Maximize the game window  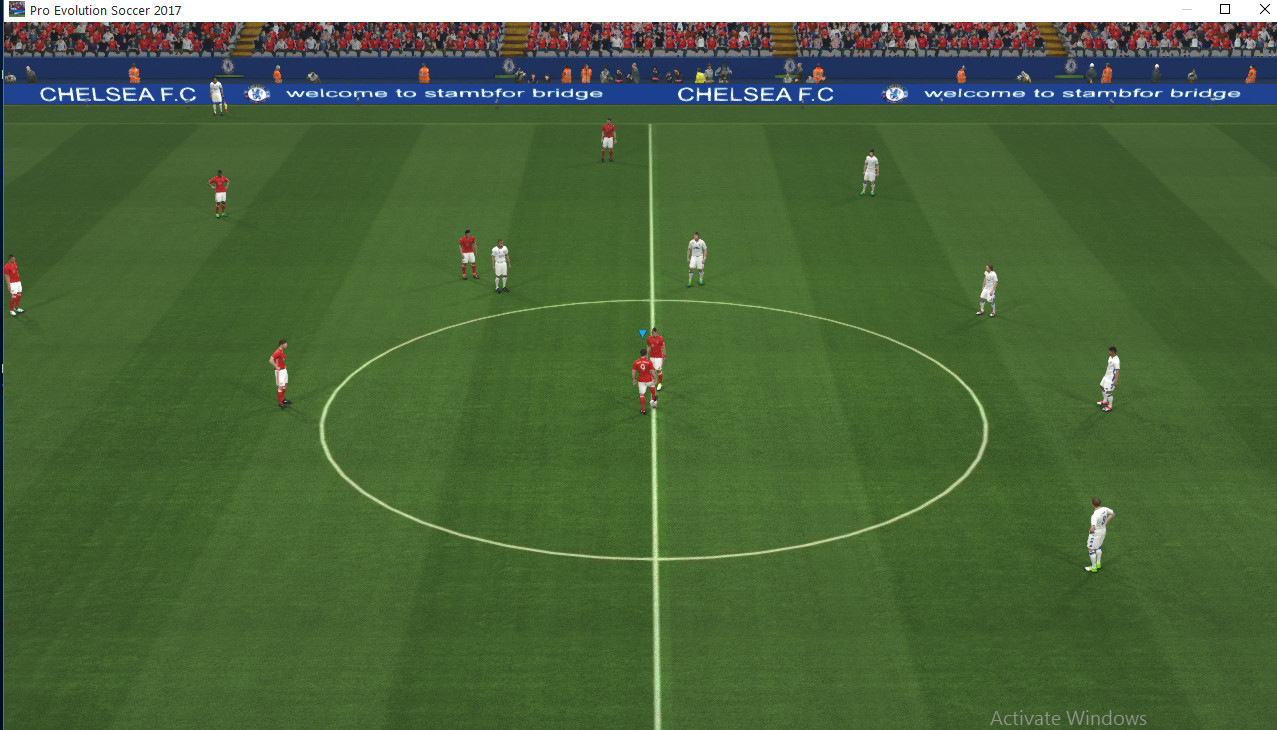coord(1225,9)
